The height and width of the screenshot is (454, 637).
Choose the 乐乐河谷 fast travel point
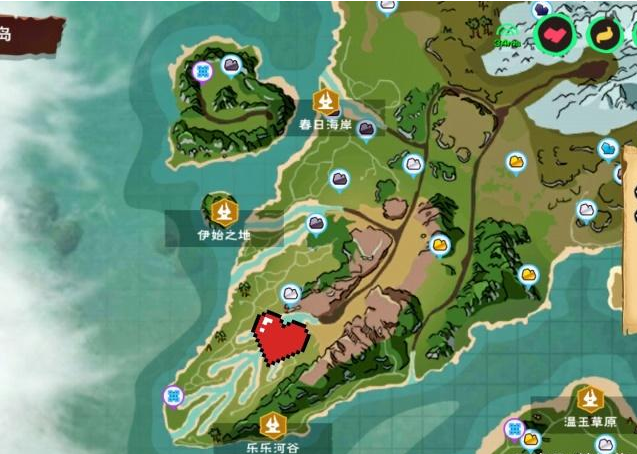point(270,425)
